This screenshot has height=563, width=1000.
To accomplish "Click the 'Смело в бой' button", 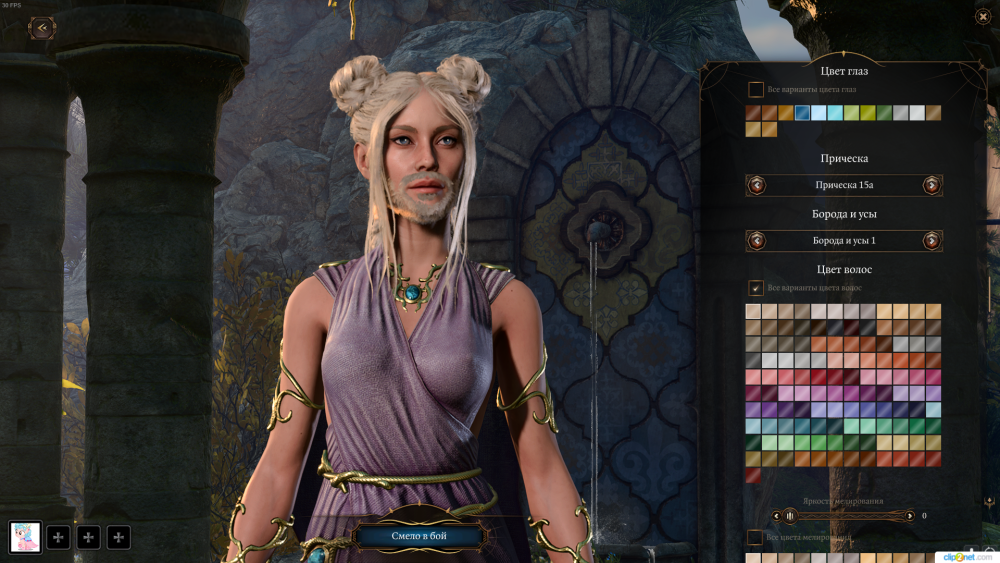I will [x=419, y=537].
